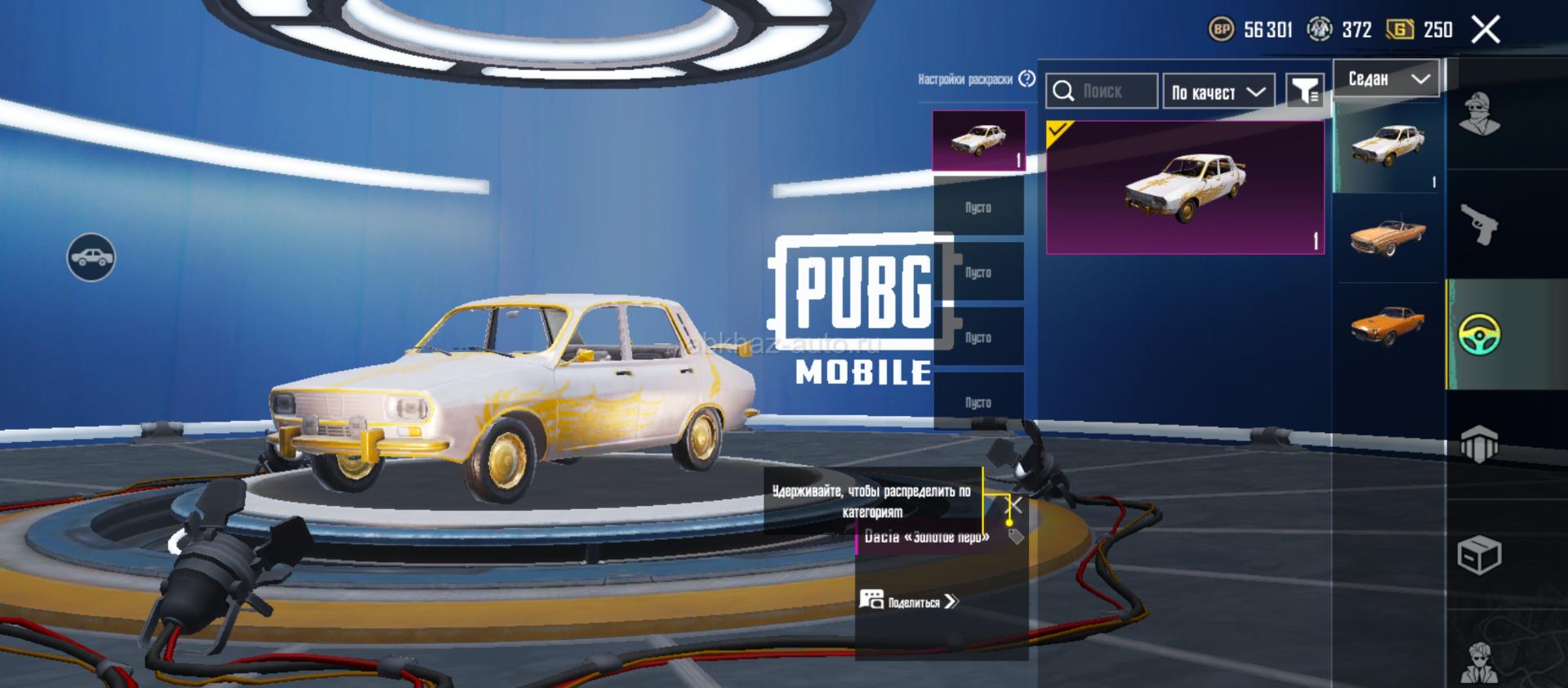
Task: Share the skin with Поделиться
Action: click(909, 601)
